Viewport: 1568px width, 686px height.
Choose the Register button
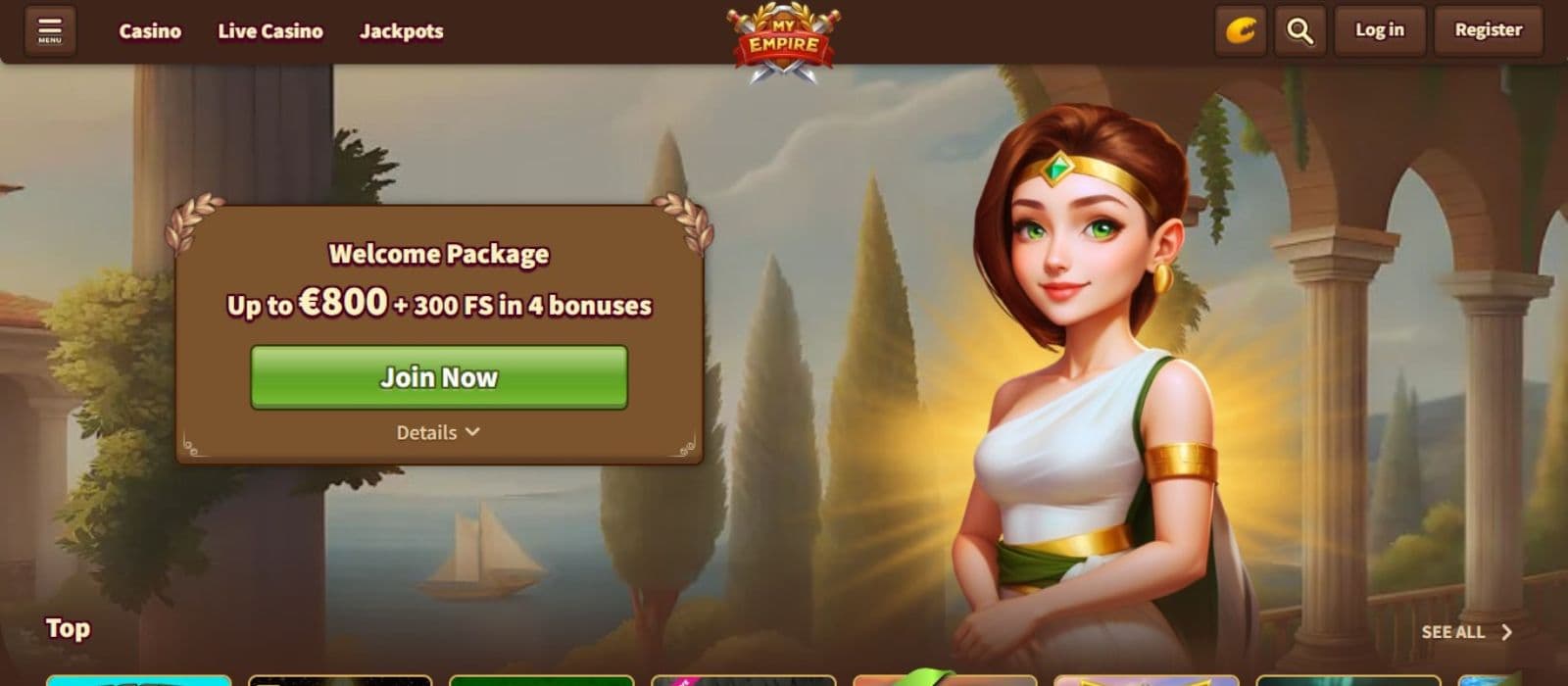point(1488,30)
